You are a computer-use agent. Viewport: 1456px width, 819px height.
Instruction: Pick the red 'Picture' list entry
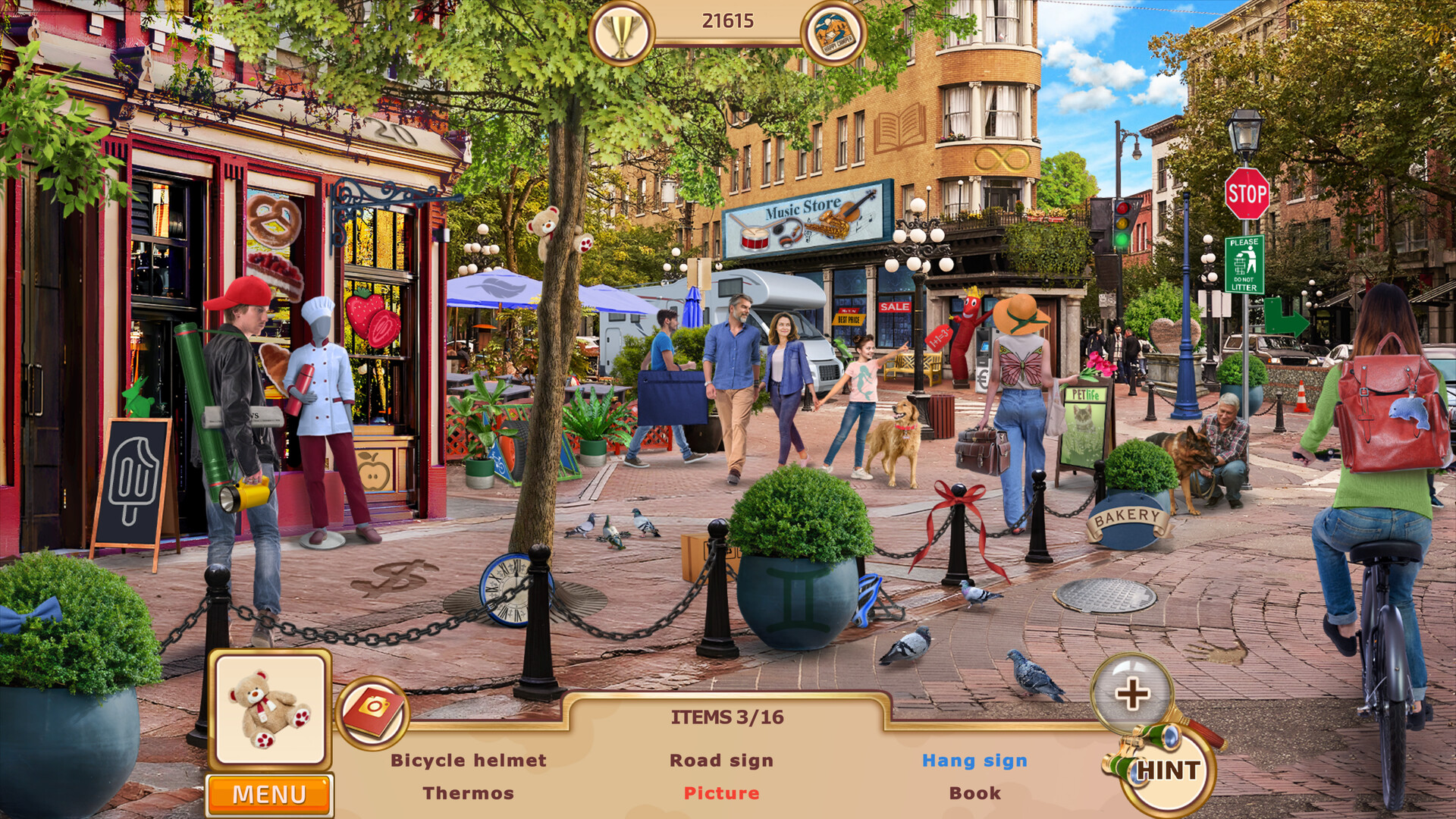(721, 793)
